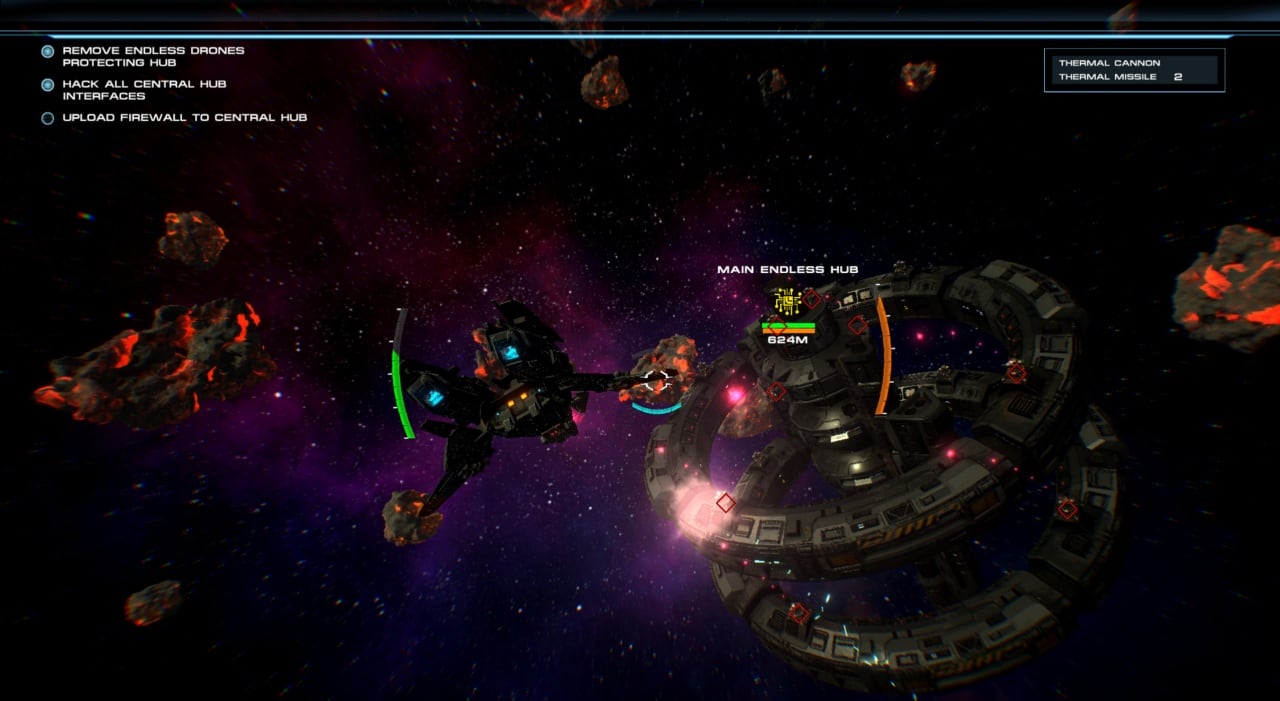Select the Hack All Central Hub Interfaces objective

[x=144, y=90]
